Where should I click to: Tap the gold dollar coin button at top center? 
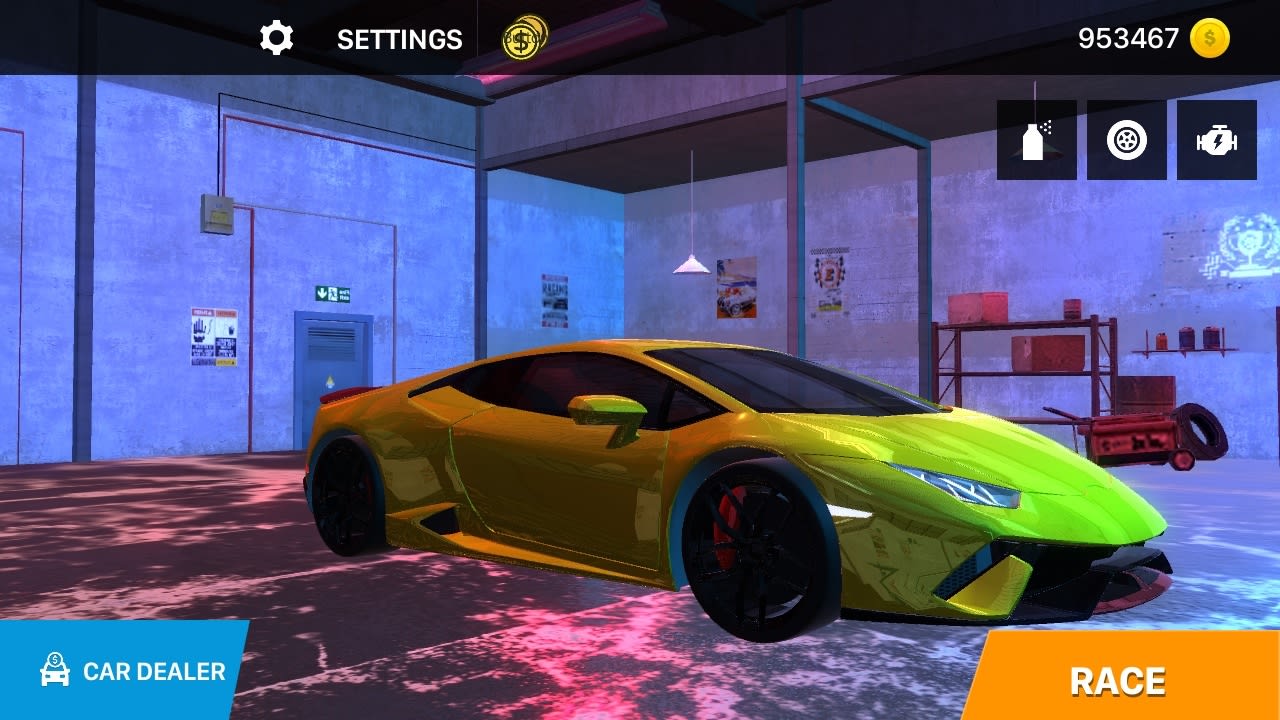(523, 39)
